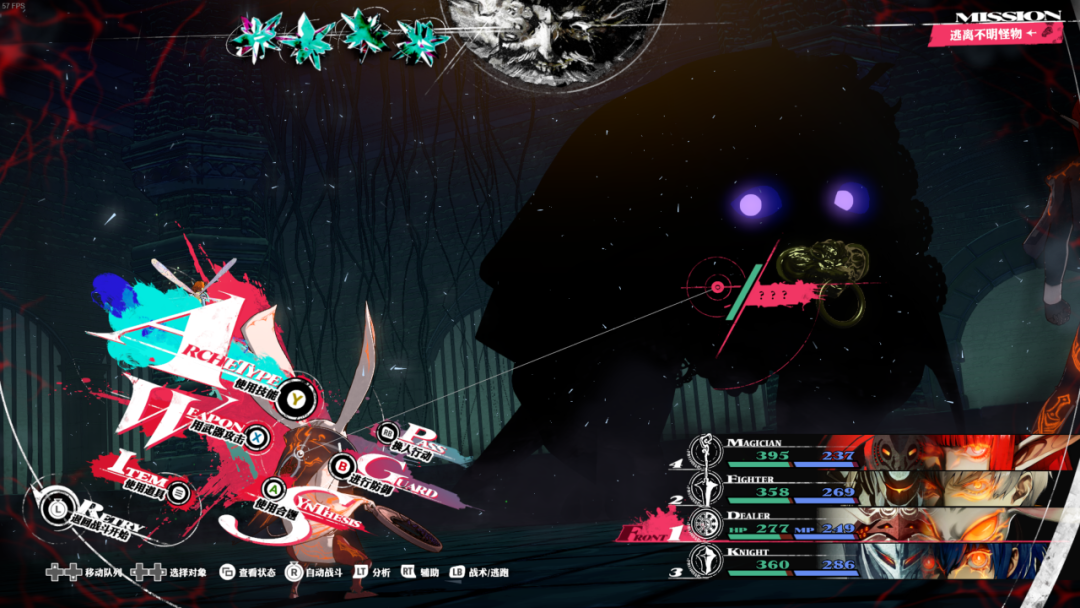Select the Magician party member row
The image size is (1080, 608).
[790, 451]
